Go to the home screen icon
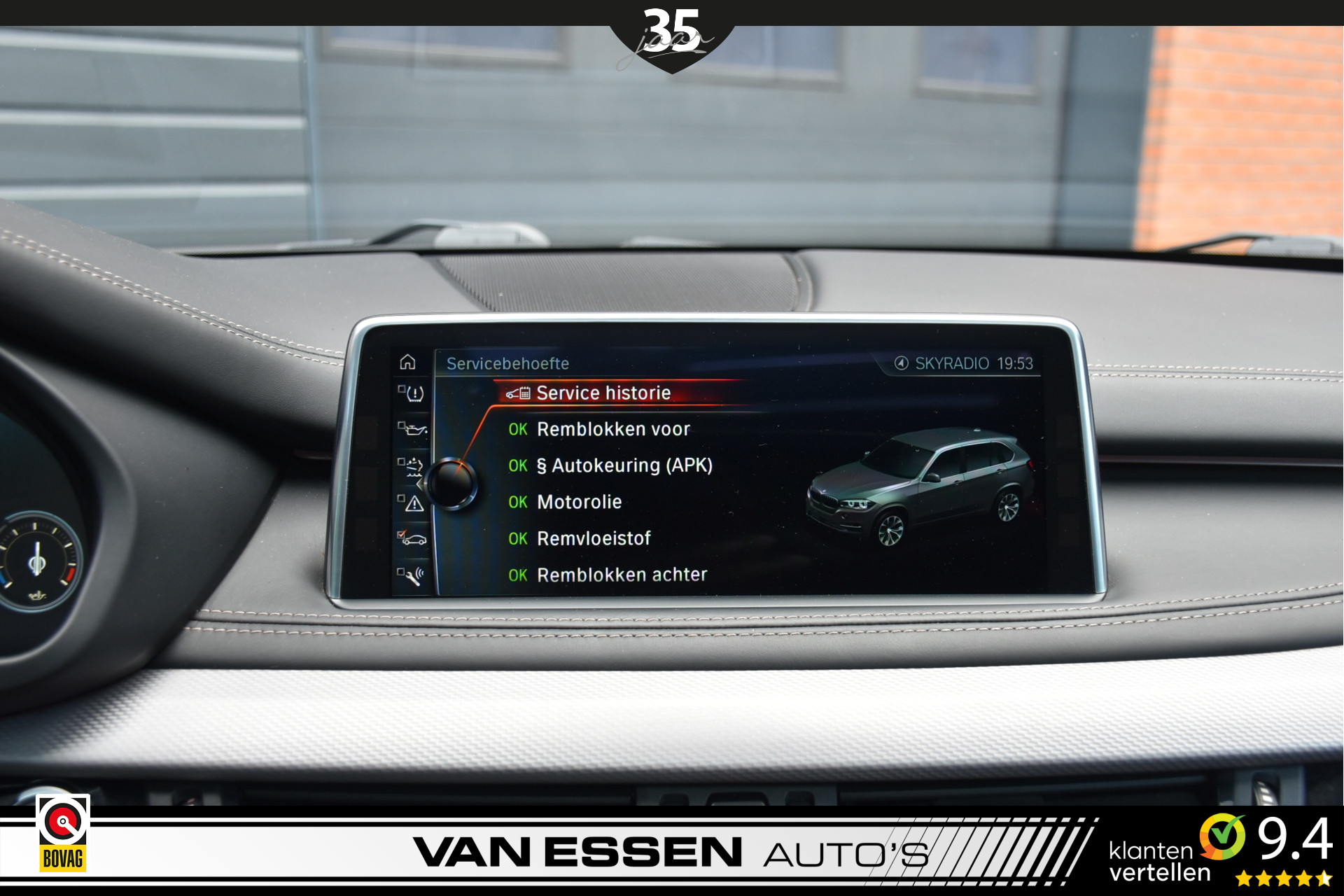 (407, 362)
